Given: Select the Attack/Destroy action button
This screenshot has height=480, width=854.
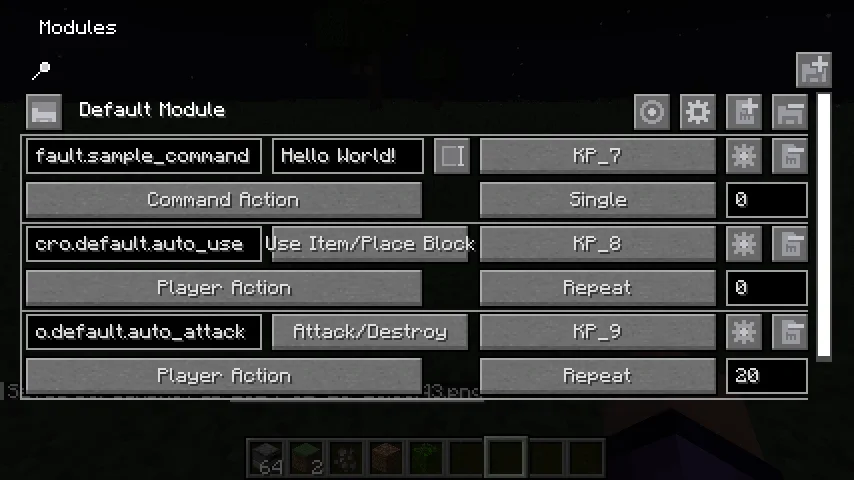Looking at the screenshot, I should pos(370,332).
